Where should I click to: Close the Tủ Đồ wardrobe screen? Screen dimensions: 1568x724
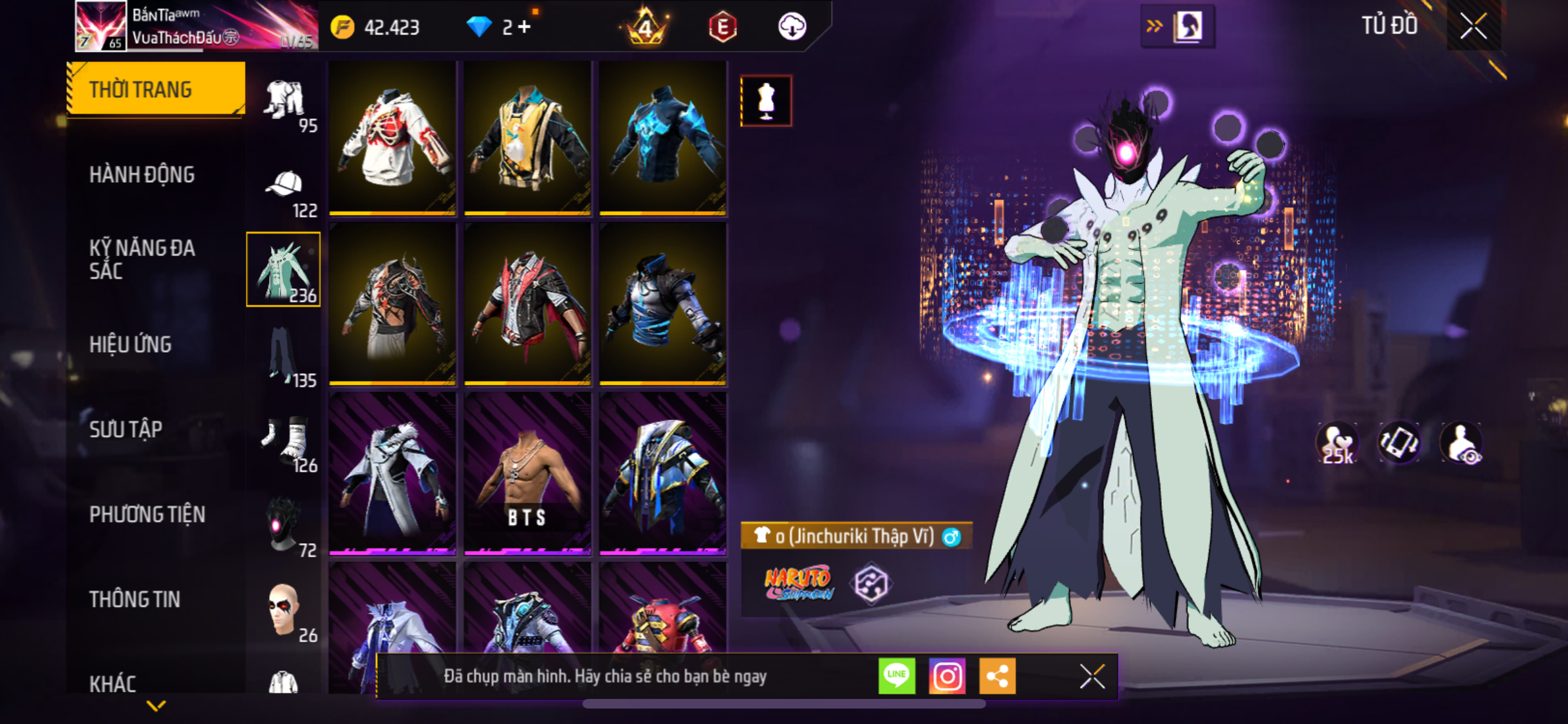[1473, 26]
